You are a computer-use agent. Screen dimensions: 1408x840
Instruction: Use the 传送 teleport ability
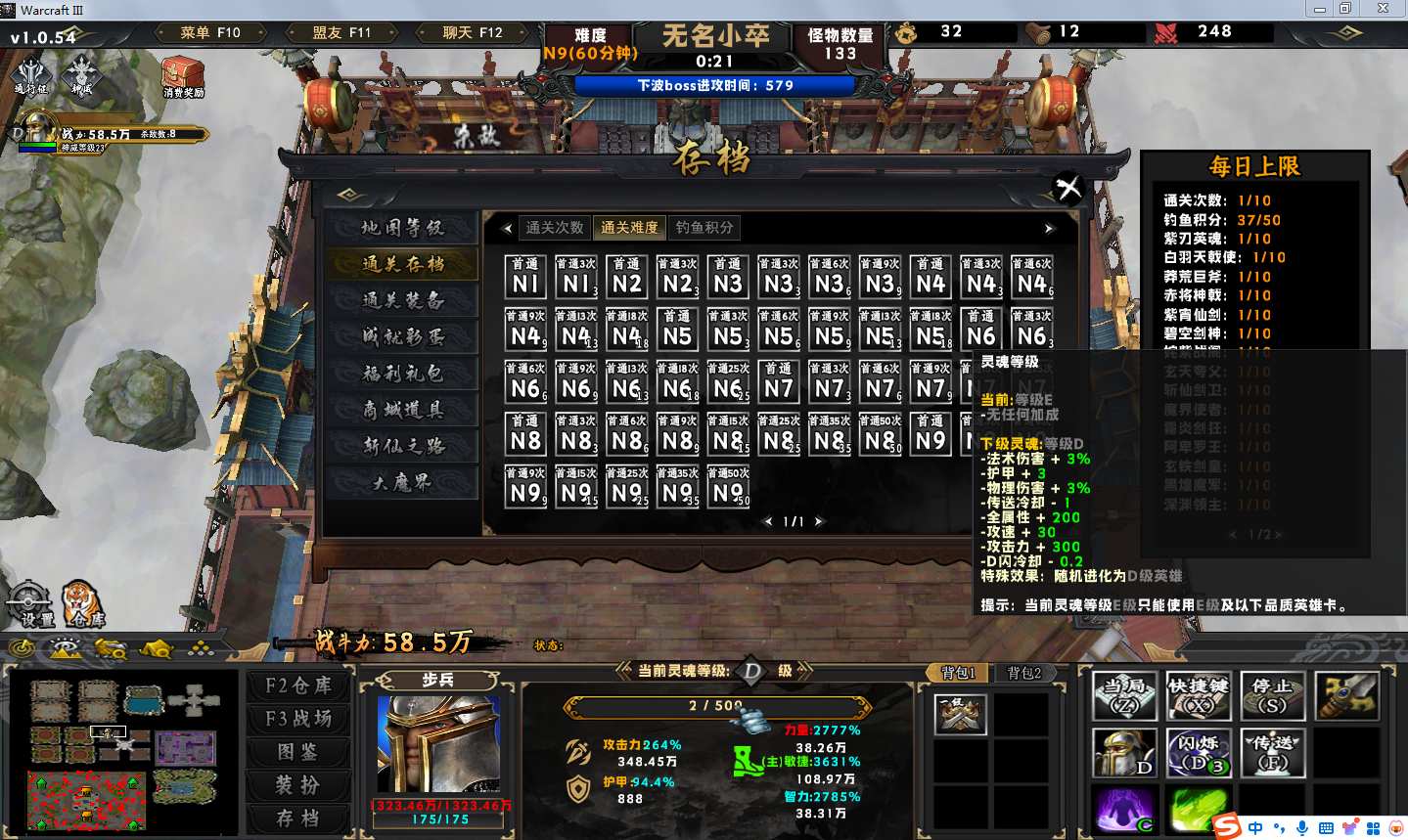pos(1272,753)
